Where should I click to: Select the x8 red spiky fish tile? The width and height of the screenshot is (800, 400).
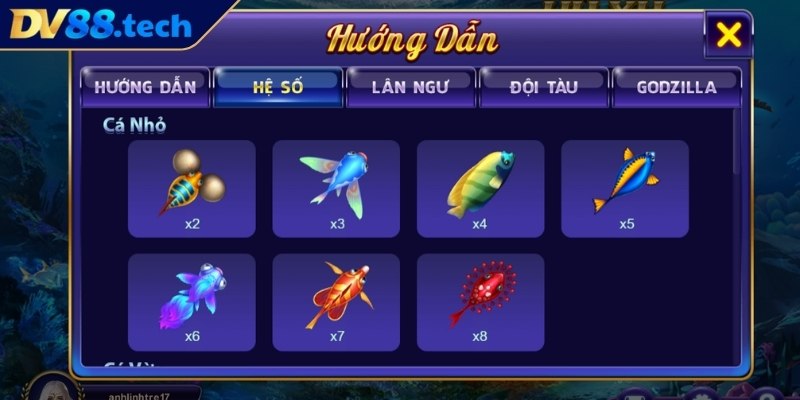pyautogui.click(x=480, y=301)
